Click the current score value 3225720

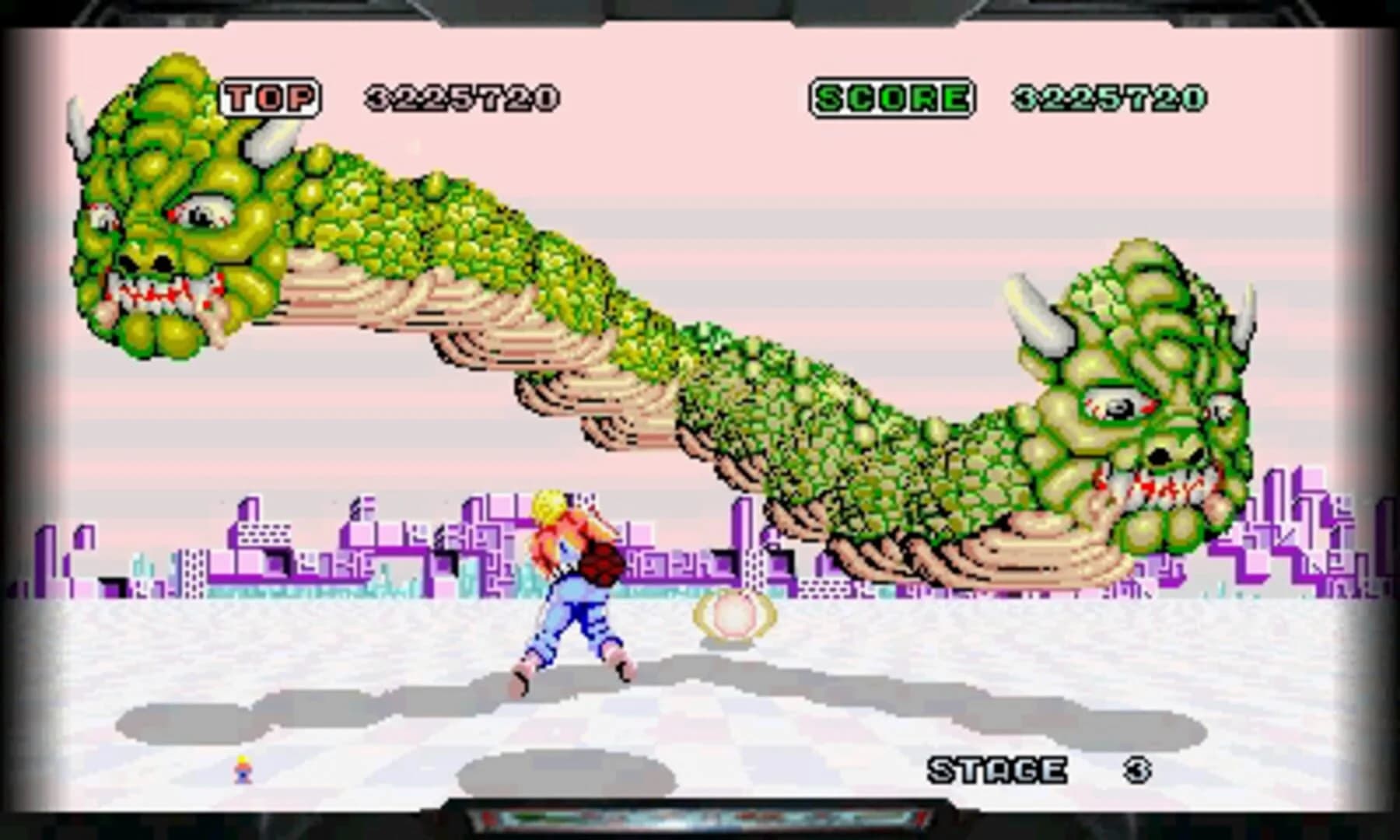tap(1108, 95)
